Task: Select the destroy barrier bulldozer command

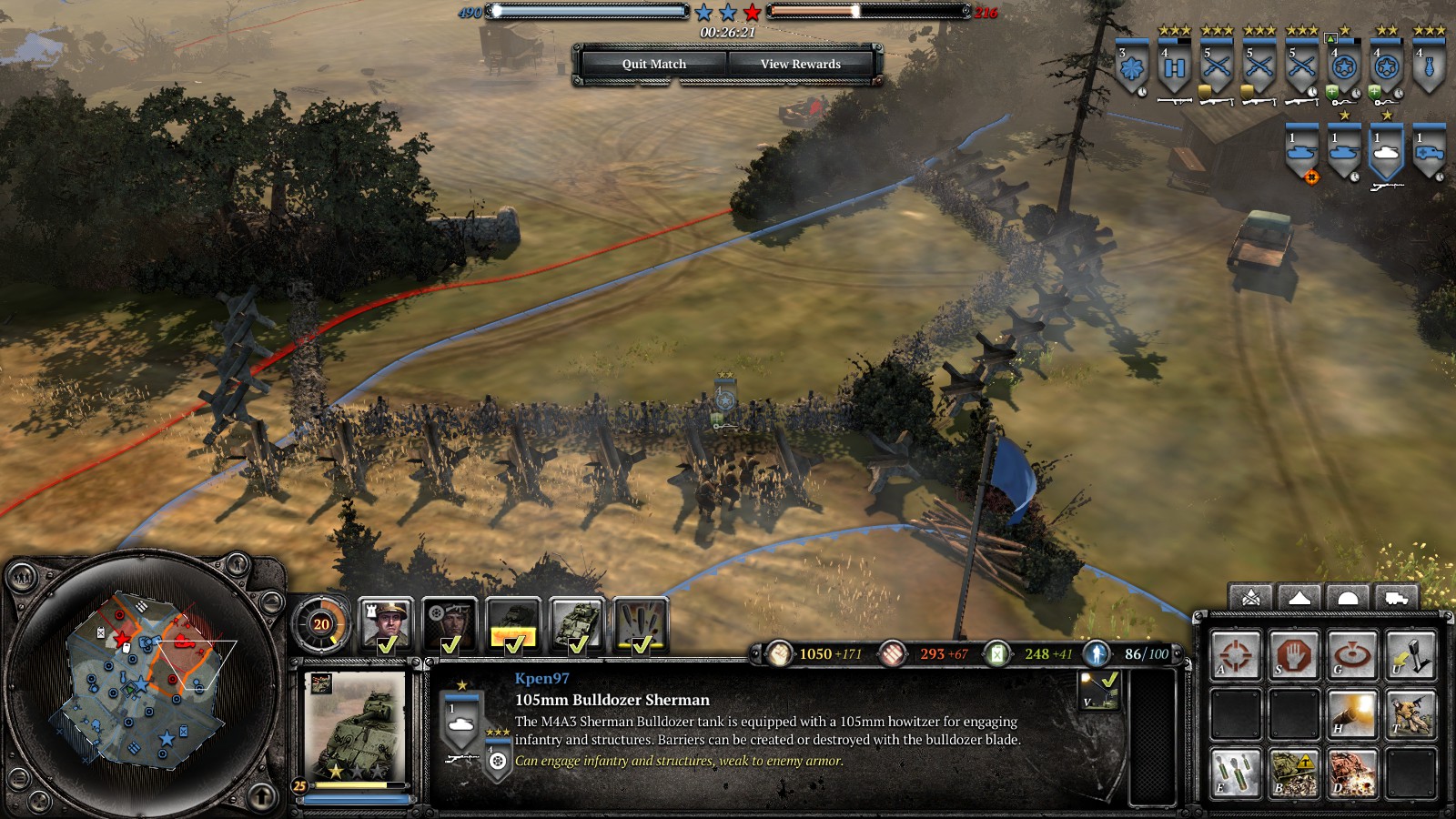Action: 1351,772
